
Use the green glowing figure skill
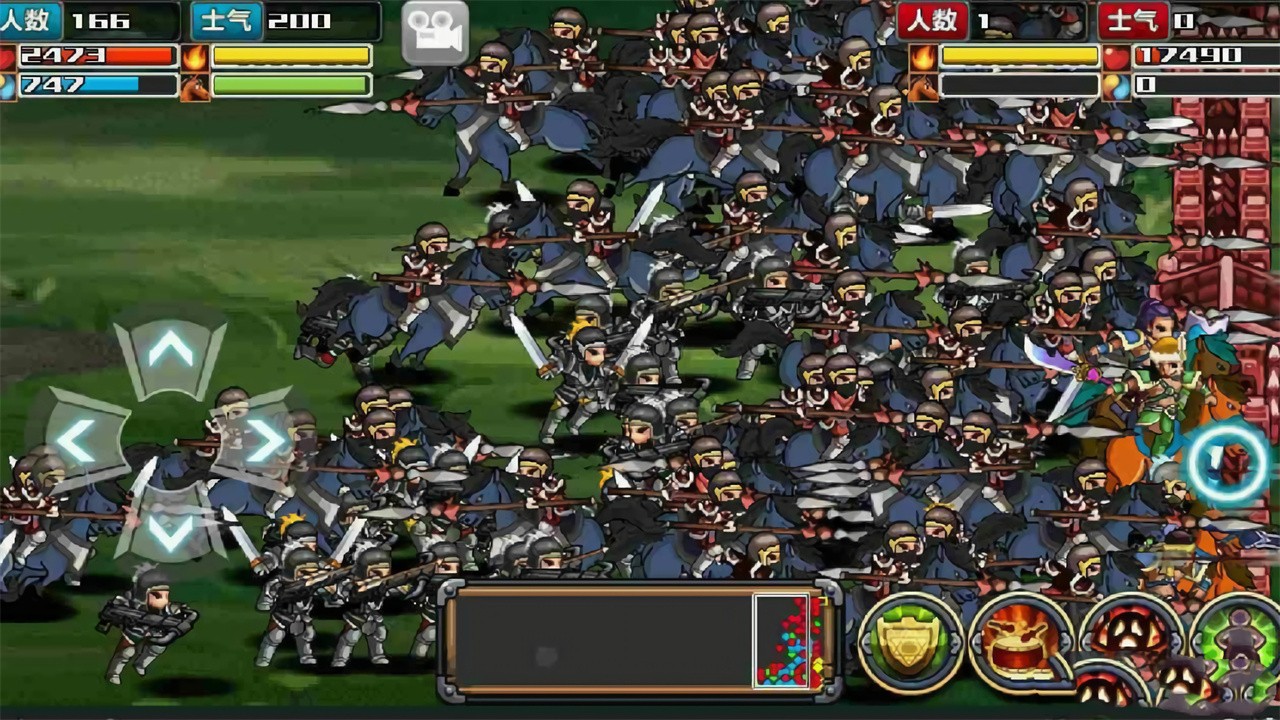tap(1240, 642)
